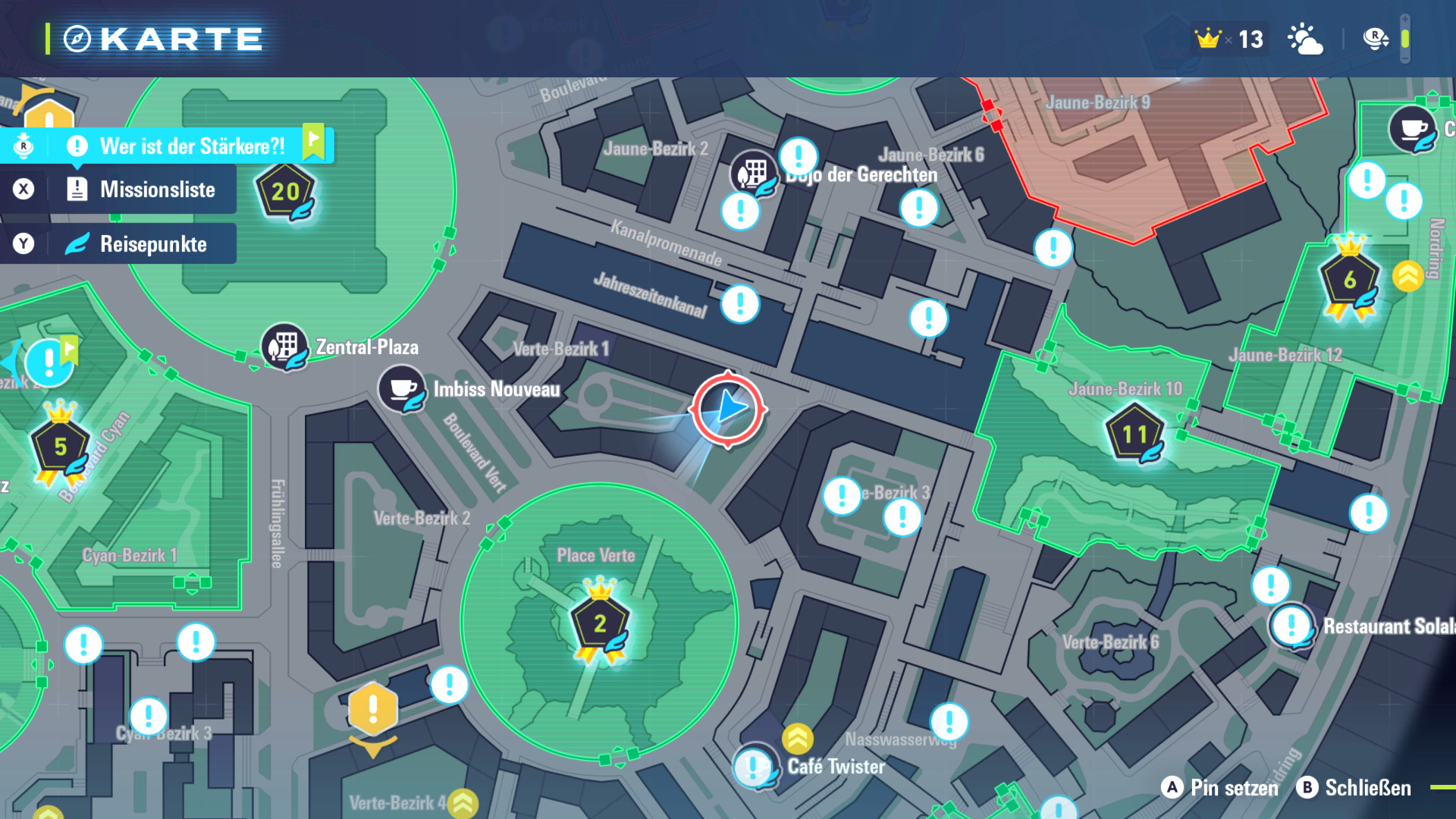Select the orange hexagon mission marker
The height and width of the screenshot is (819, 1456).
[x=372, y=708]
